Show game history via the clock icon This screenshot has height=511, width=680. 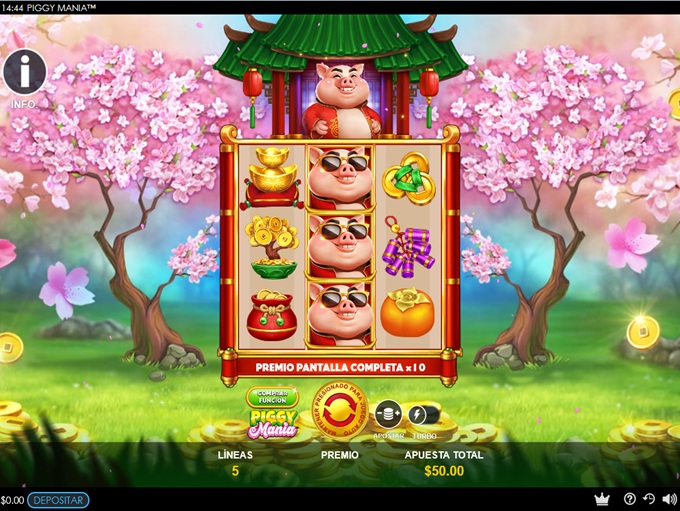(x=648, y=499)
